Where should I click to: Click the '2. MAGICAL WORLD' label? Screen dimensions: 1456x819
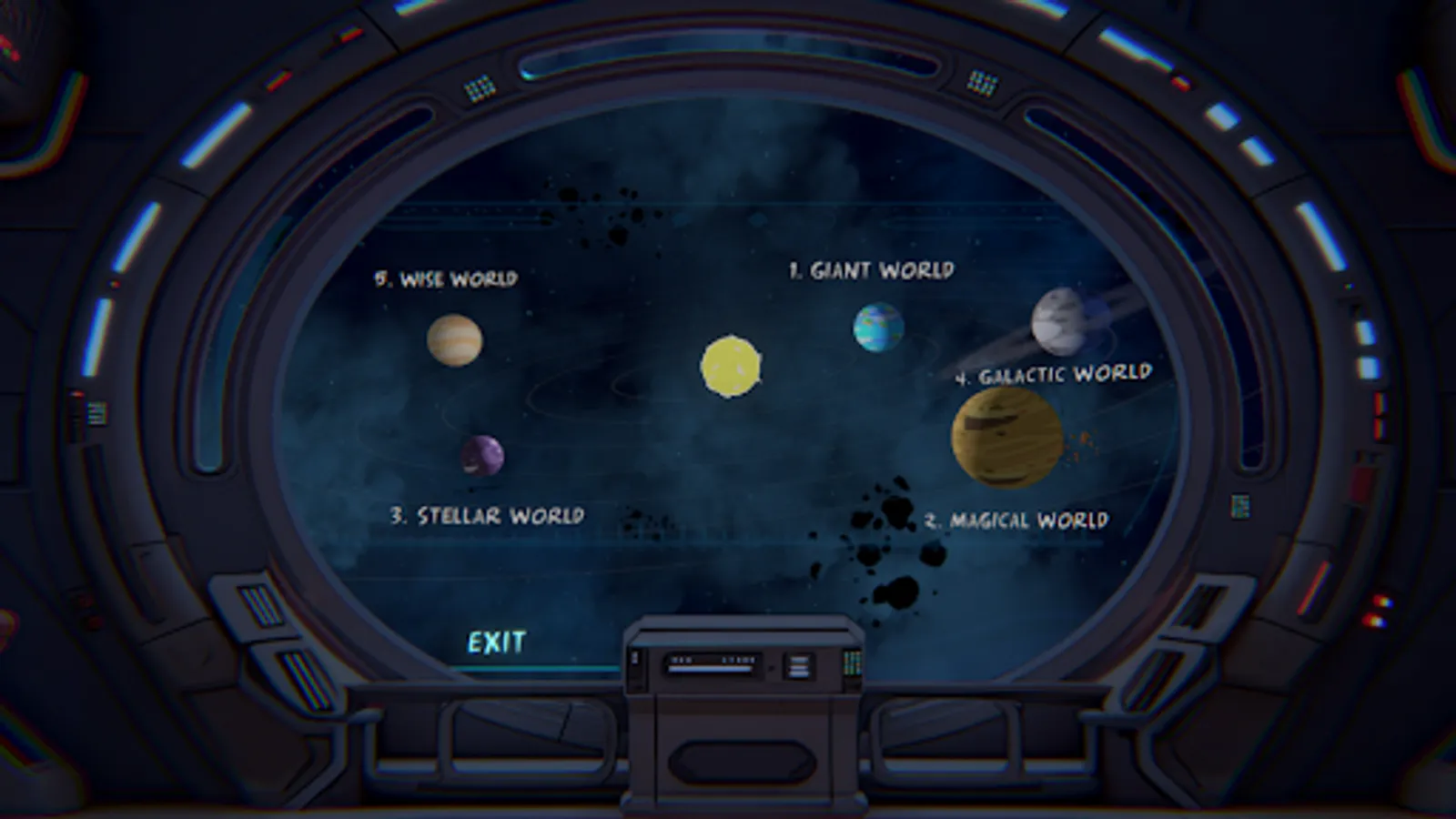click(x=1016, y=521)
